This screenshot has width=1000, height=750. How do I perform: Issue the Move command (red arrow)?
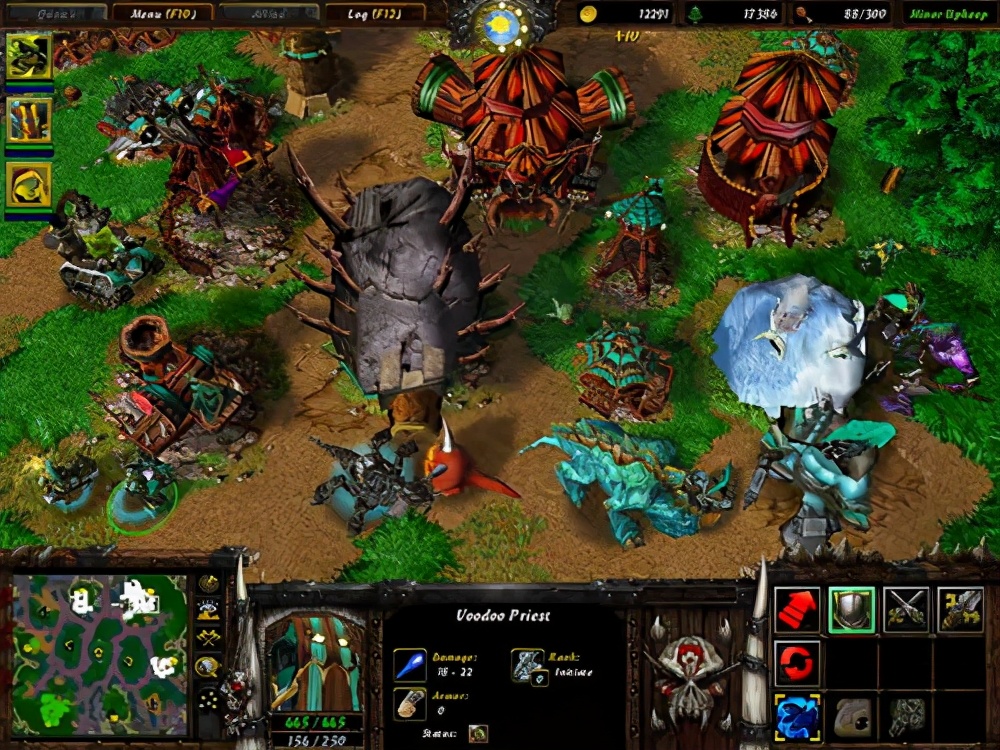pyautogui.click(x=797, y=610)
